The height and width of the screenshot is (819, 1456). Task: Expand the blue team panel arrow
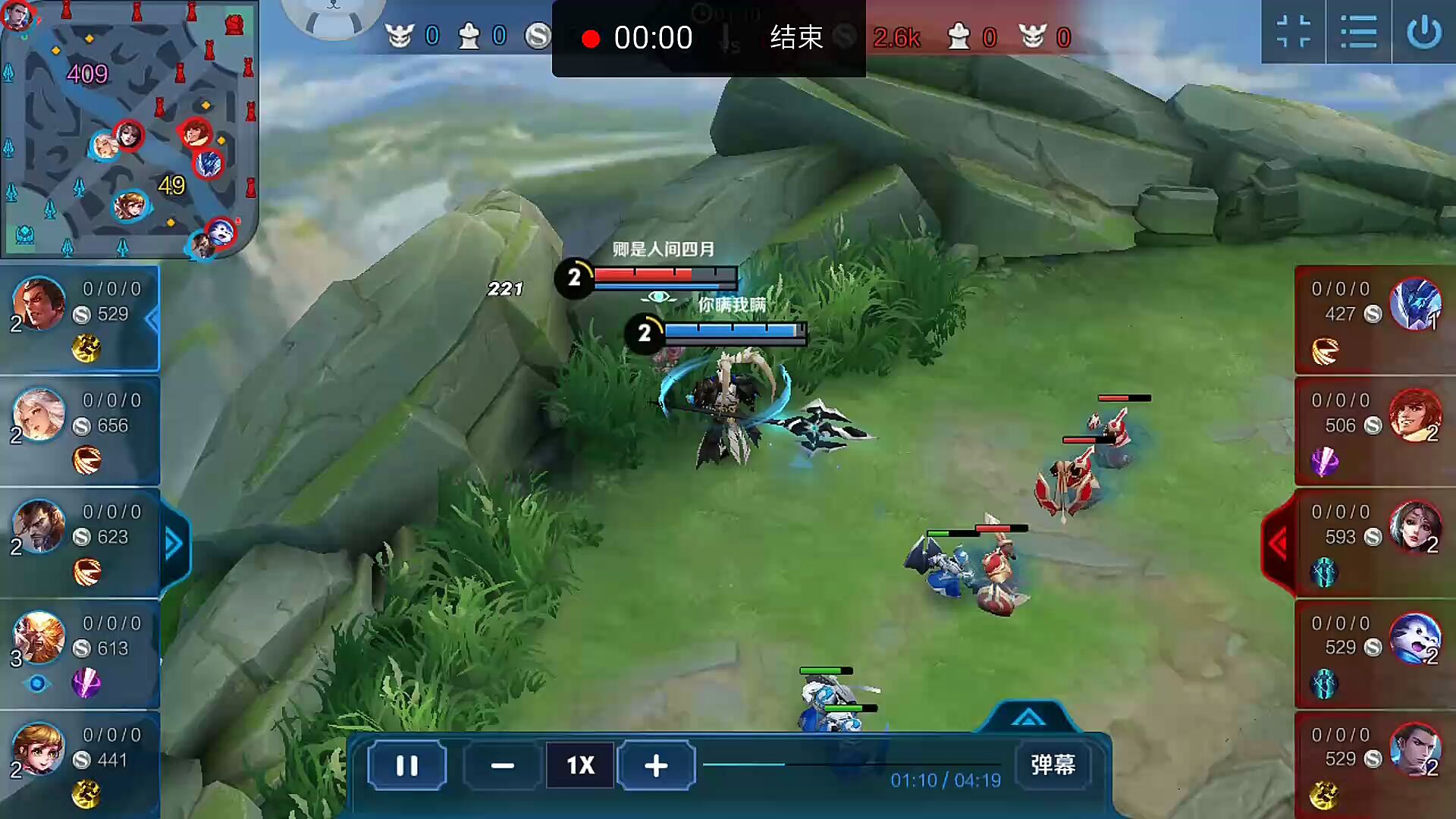tap(174, 543)
